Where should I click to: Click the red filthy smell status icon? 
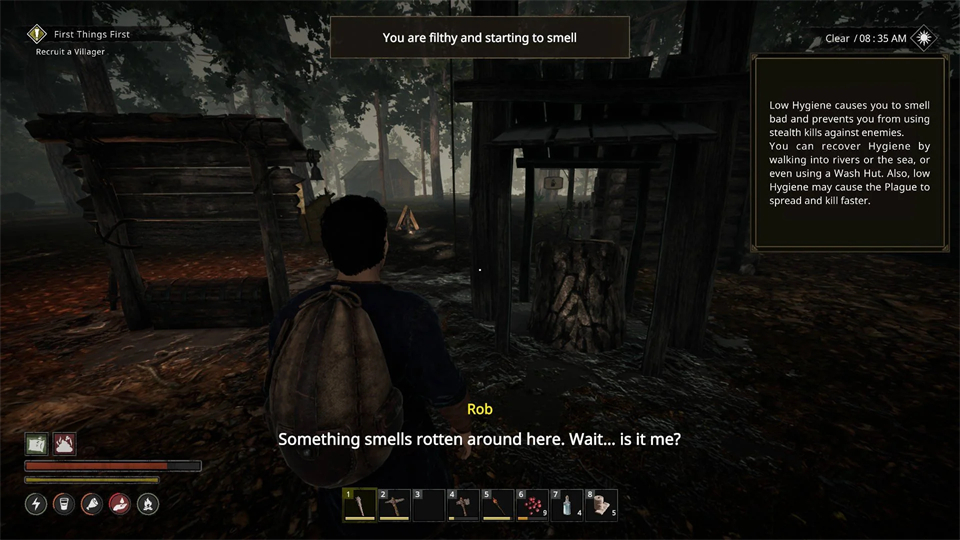tap(64, 444)
